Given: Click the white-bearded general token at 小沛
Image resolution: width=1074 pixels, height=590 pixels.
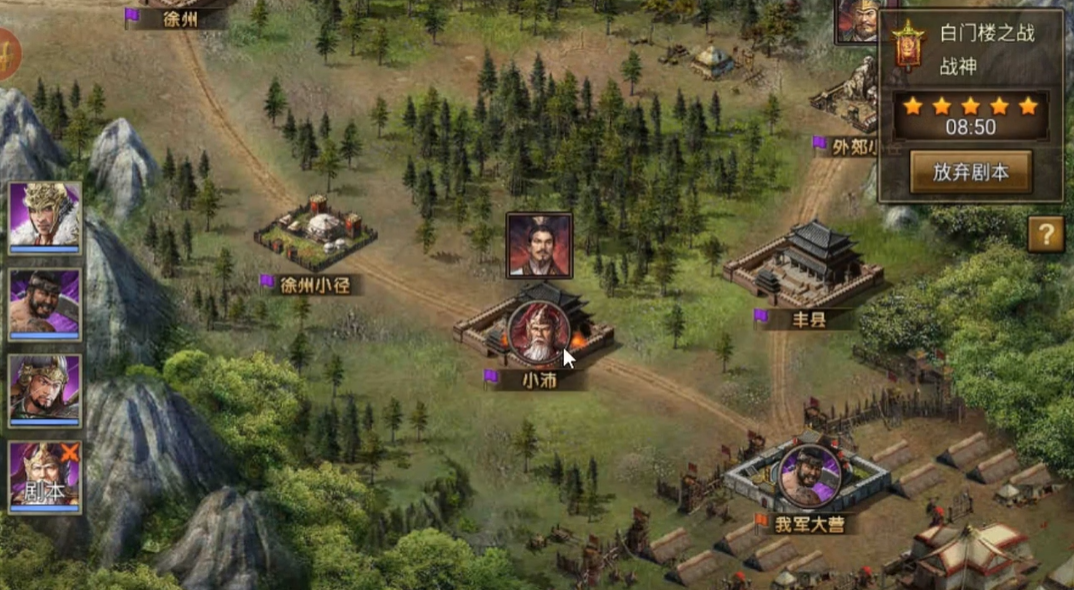Looking at the screenshot, I should point(538,332).
